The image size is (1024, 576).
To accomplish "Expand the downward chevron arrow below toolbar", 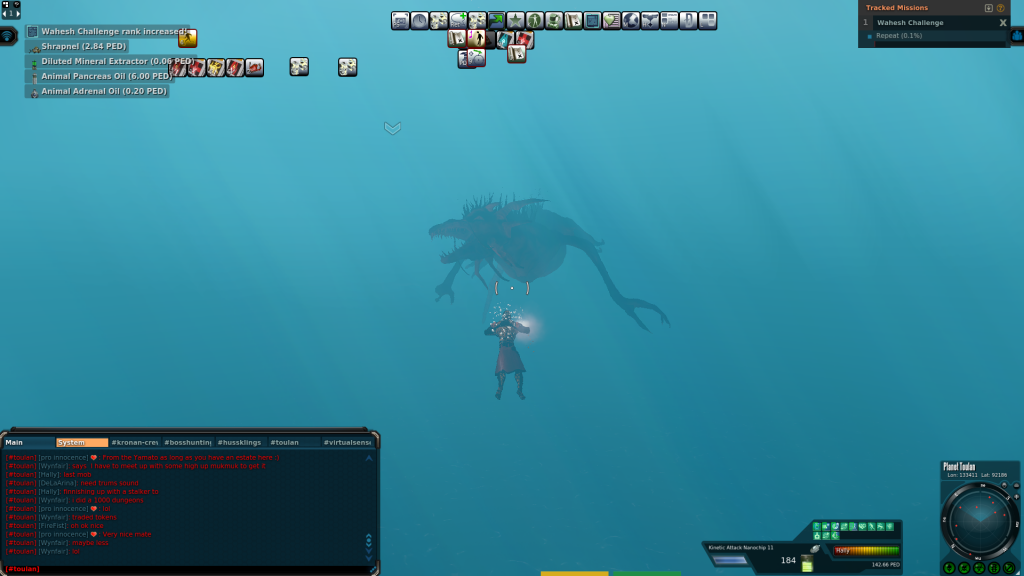I will 392,128.
